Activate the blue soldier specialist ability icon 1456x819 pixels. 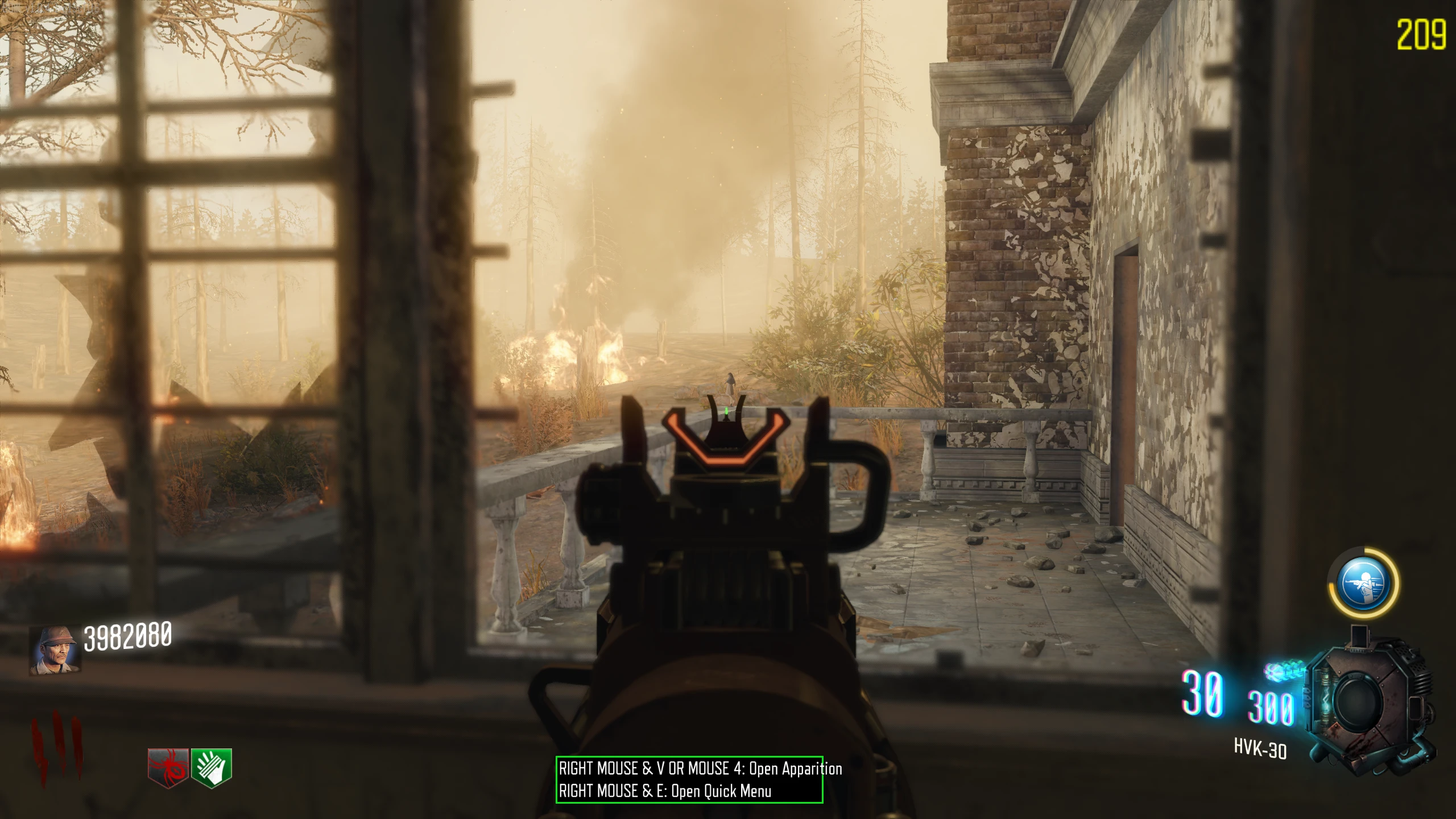1362,583
